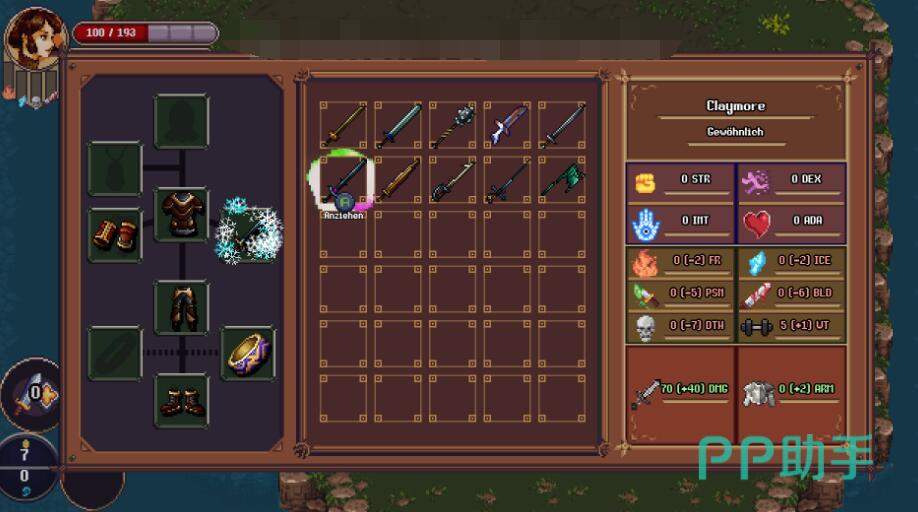Click the equipped leg armor slot

click(x=182, y=307)
